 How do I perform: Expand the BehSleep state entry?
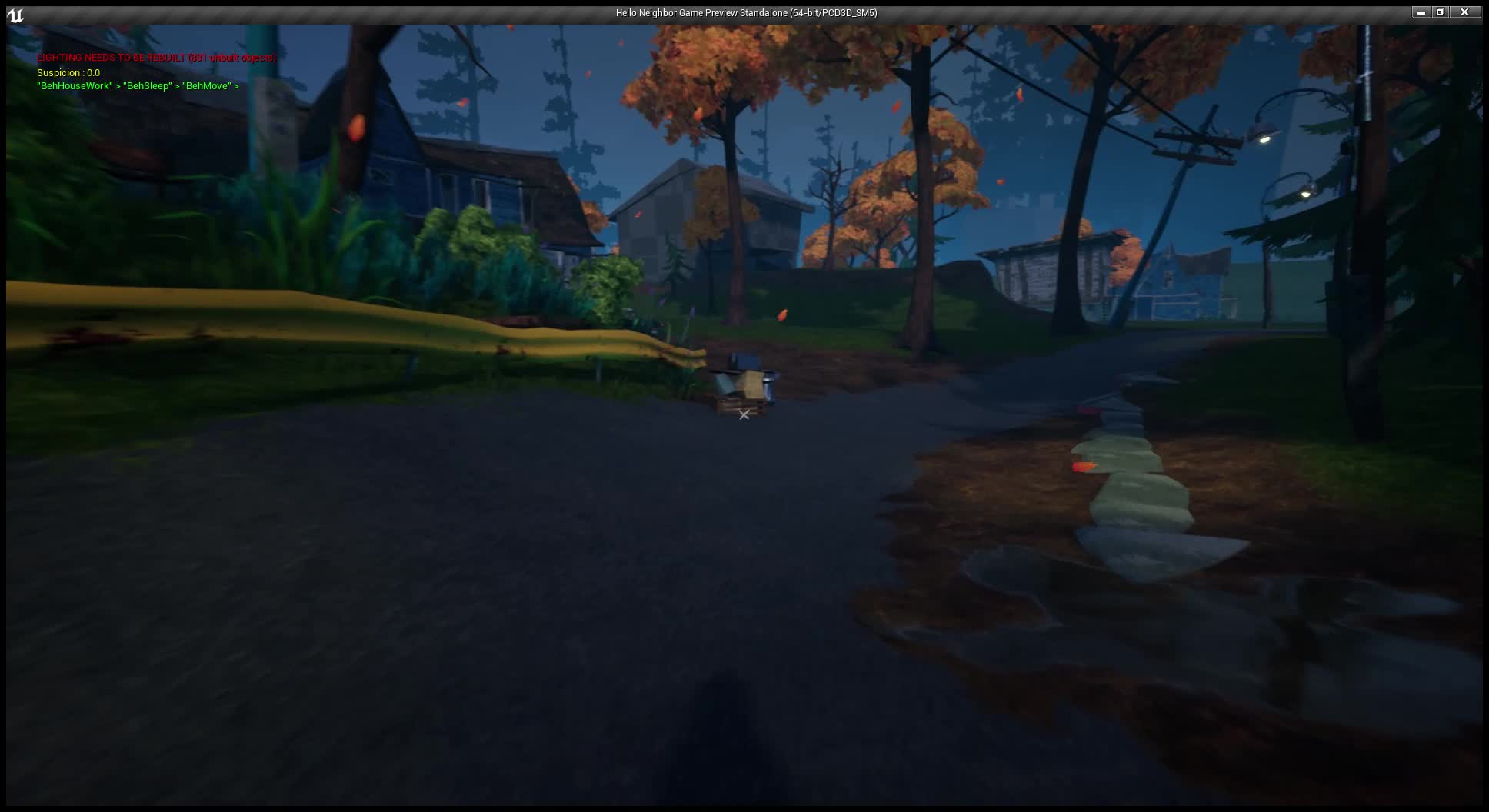coord(147,85)
